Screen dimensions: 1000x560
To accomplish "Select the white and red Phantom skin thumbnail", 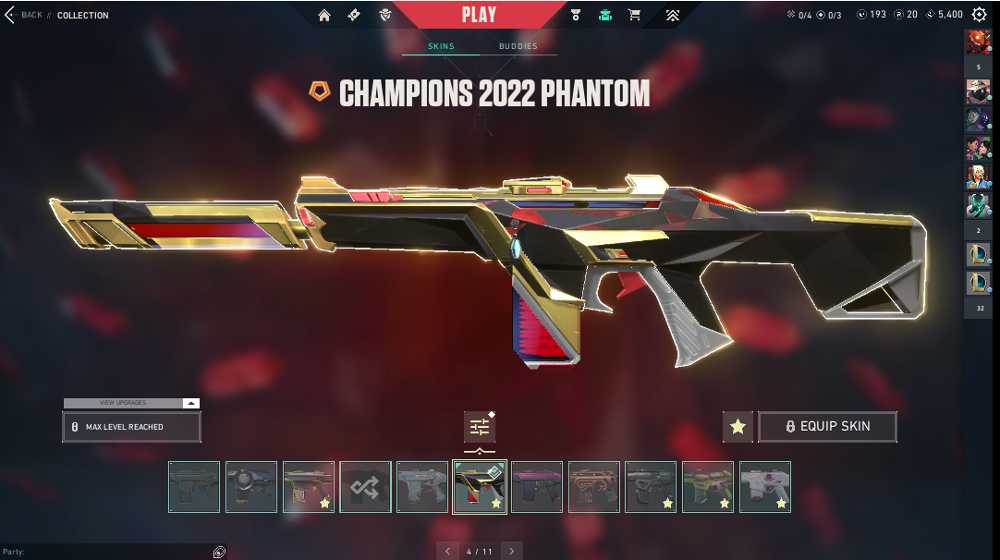I will pos(765,487).
